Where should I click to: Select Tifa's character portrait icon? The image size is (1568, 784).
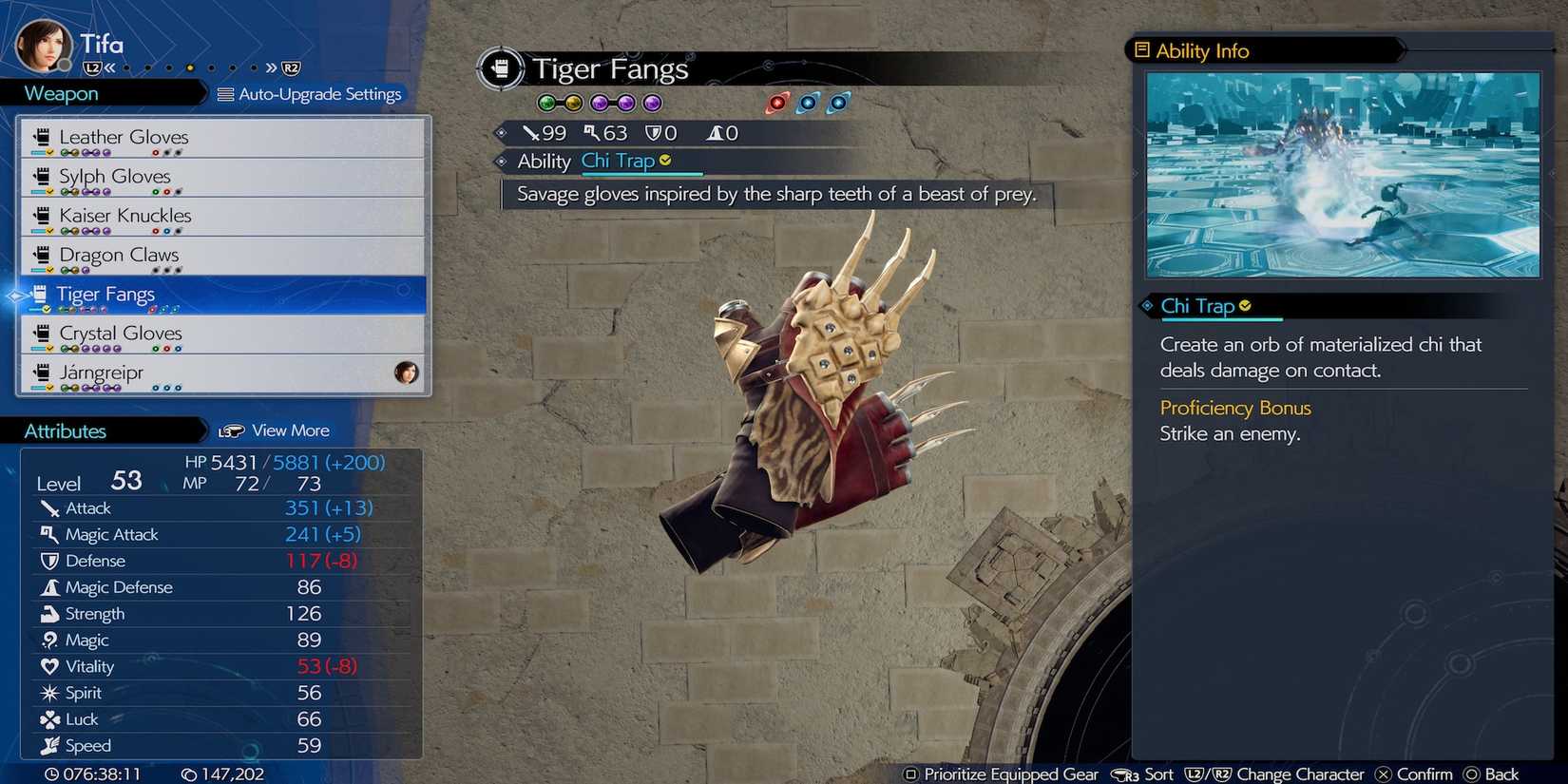tap(42, 42)
